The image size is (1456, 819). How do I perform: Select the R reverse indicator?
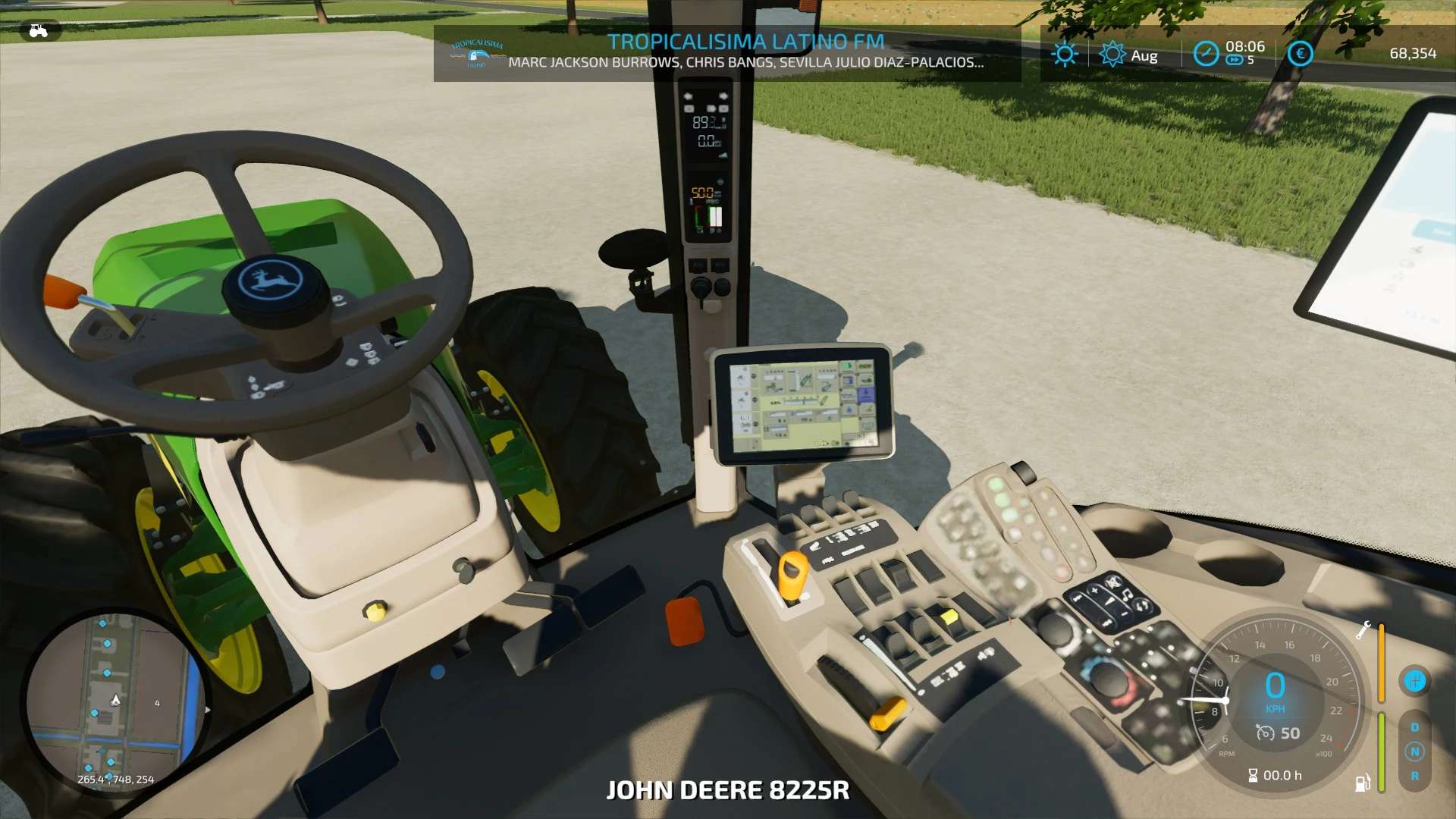click(1414, 776)
